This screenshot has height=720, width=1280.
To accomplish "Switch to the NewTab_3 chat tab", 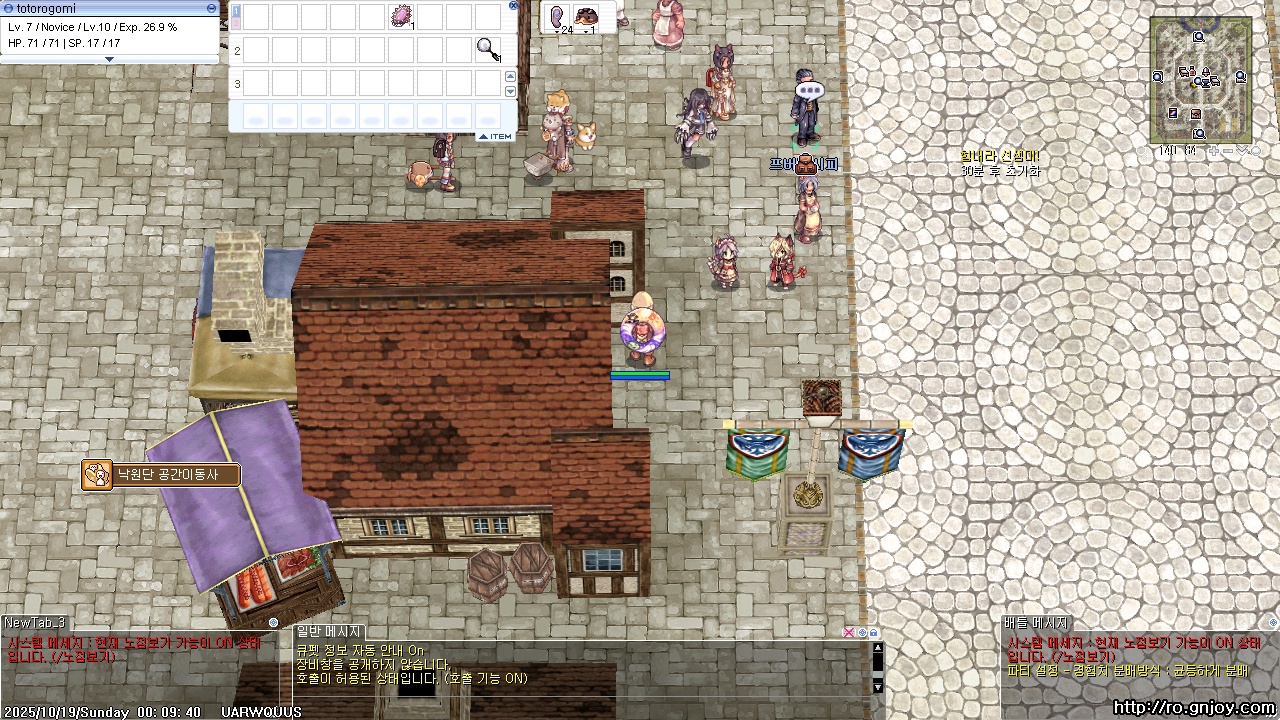I will (34, 623).
